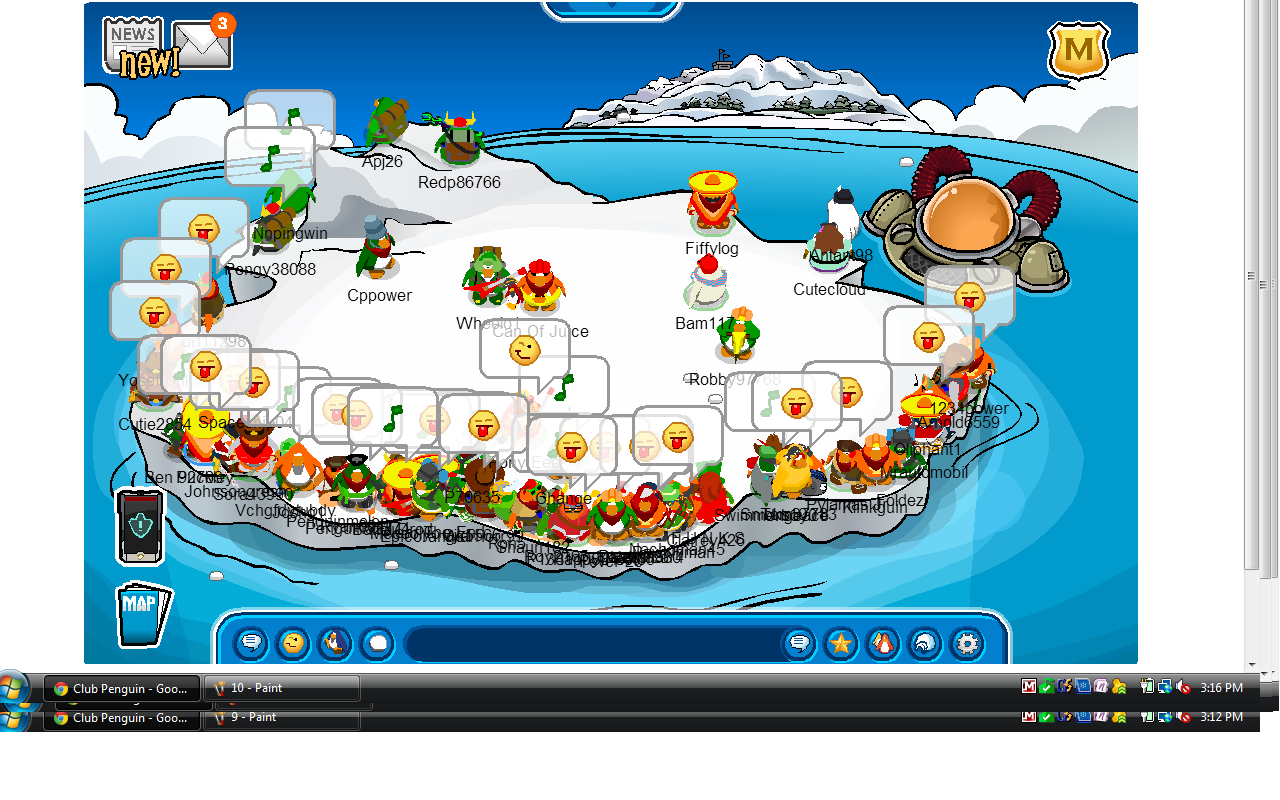
Task: Go to your igloo
Action: click(x=925, y=643)
